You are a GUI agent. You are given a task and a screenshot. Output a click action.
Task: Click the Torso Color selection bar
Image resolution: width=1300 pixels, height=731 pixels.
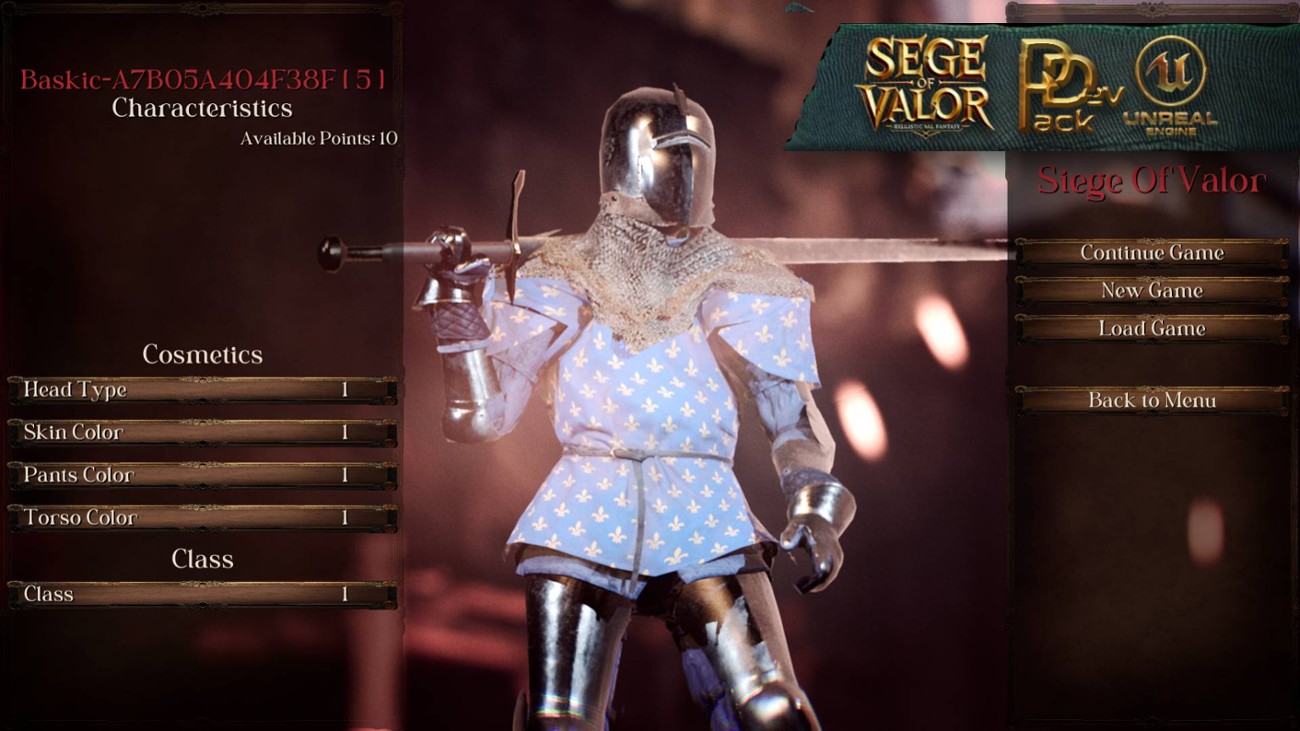tap(200, 519)
